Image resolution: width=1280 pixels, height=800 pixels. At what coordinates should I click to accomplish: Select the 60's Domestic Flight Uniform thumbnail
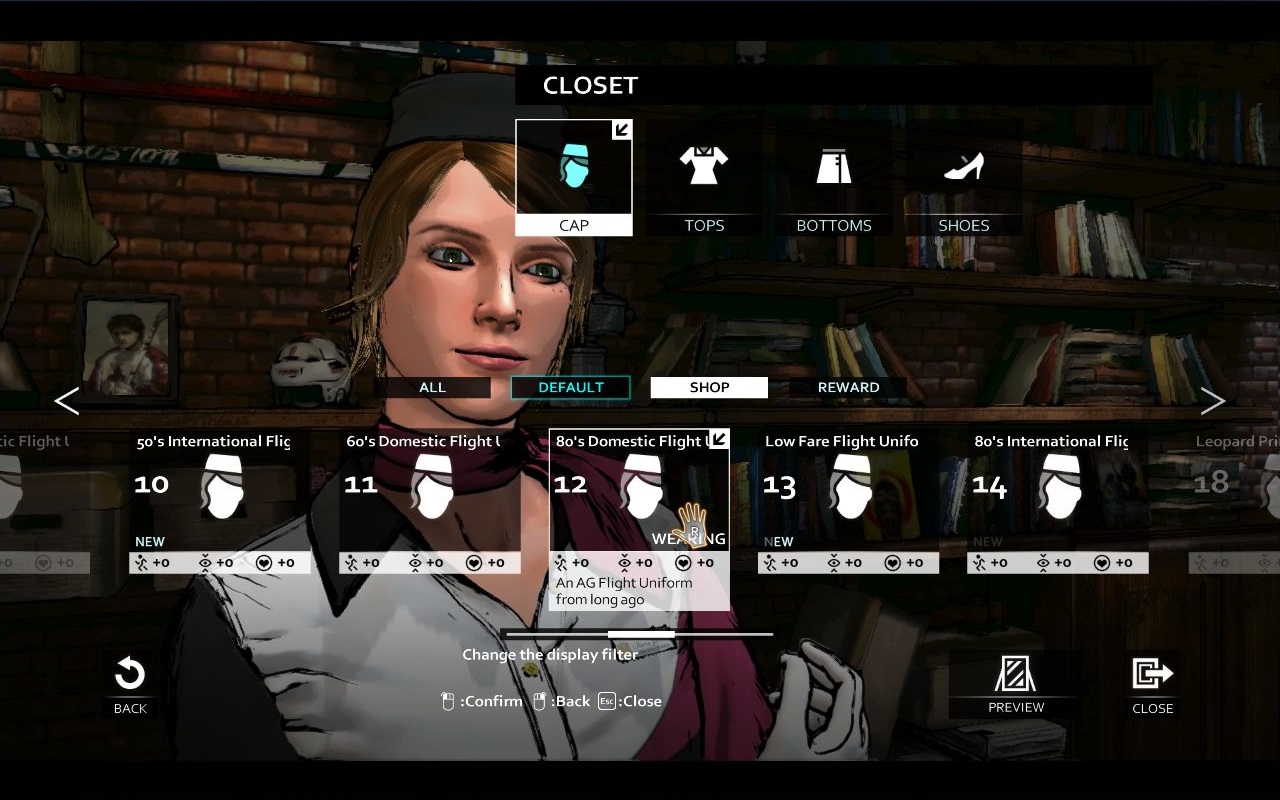(x=430, y=490)
